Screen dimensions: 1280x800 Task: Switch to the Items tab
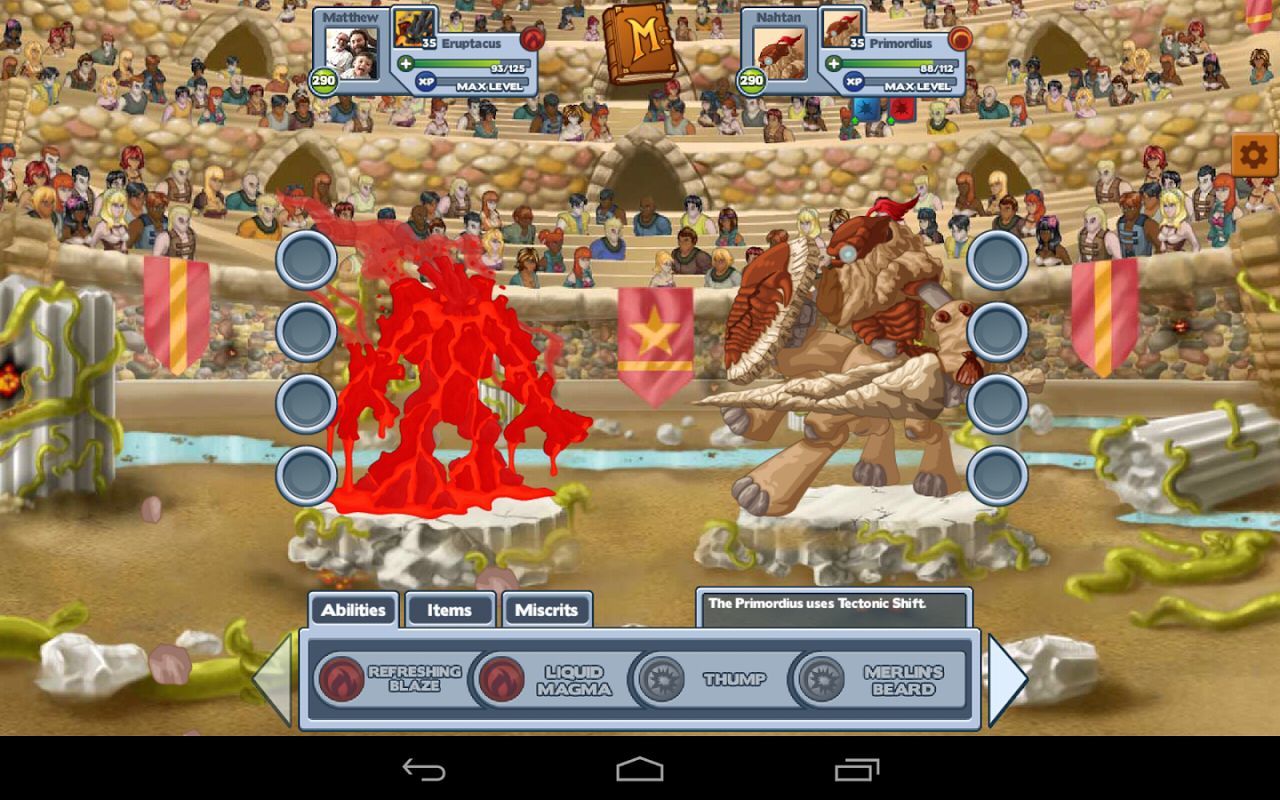[449, 609]
